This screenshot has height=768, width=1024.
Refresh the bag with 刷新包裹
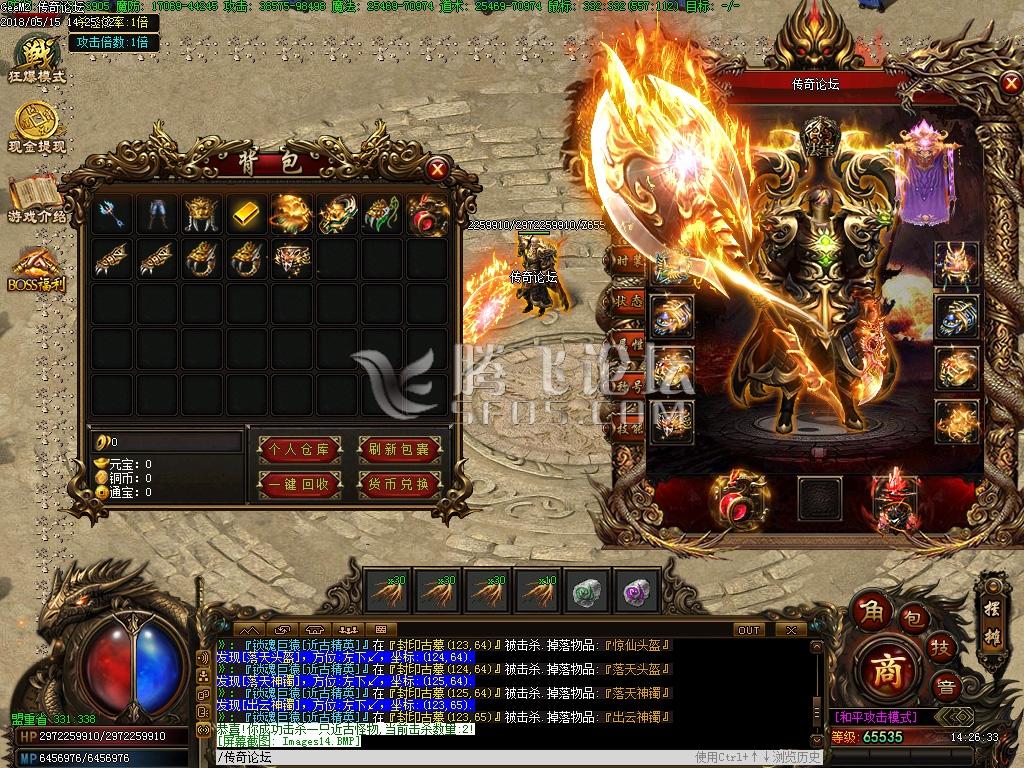[398, 450]
